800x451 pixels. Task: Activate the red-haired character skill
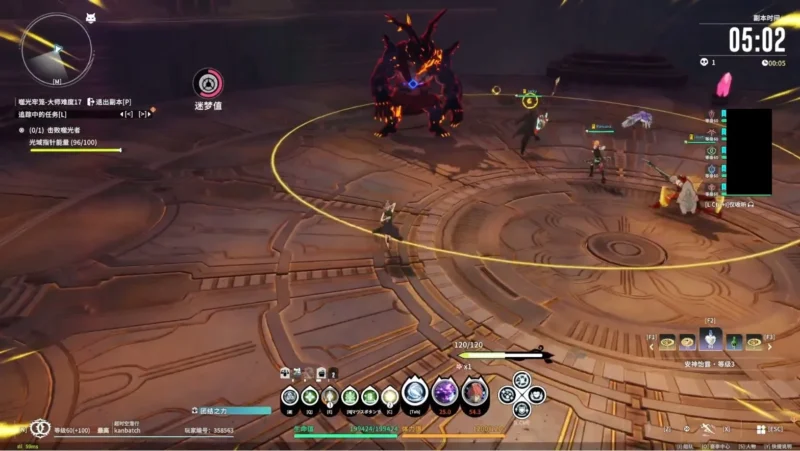coord(474,393)
